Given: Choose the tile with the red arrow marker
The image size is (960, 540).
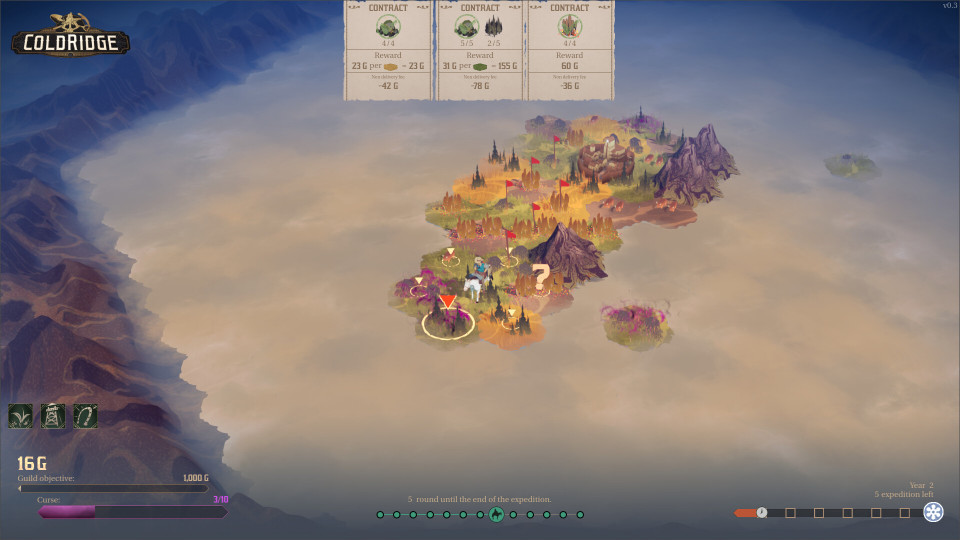Looking at the screenshot, I should click(448, 318).
